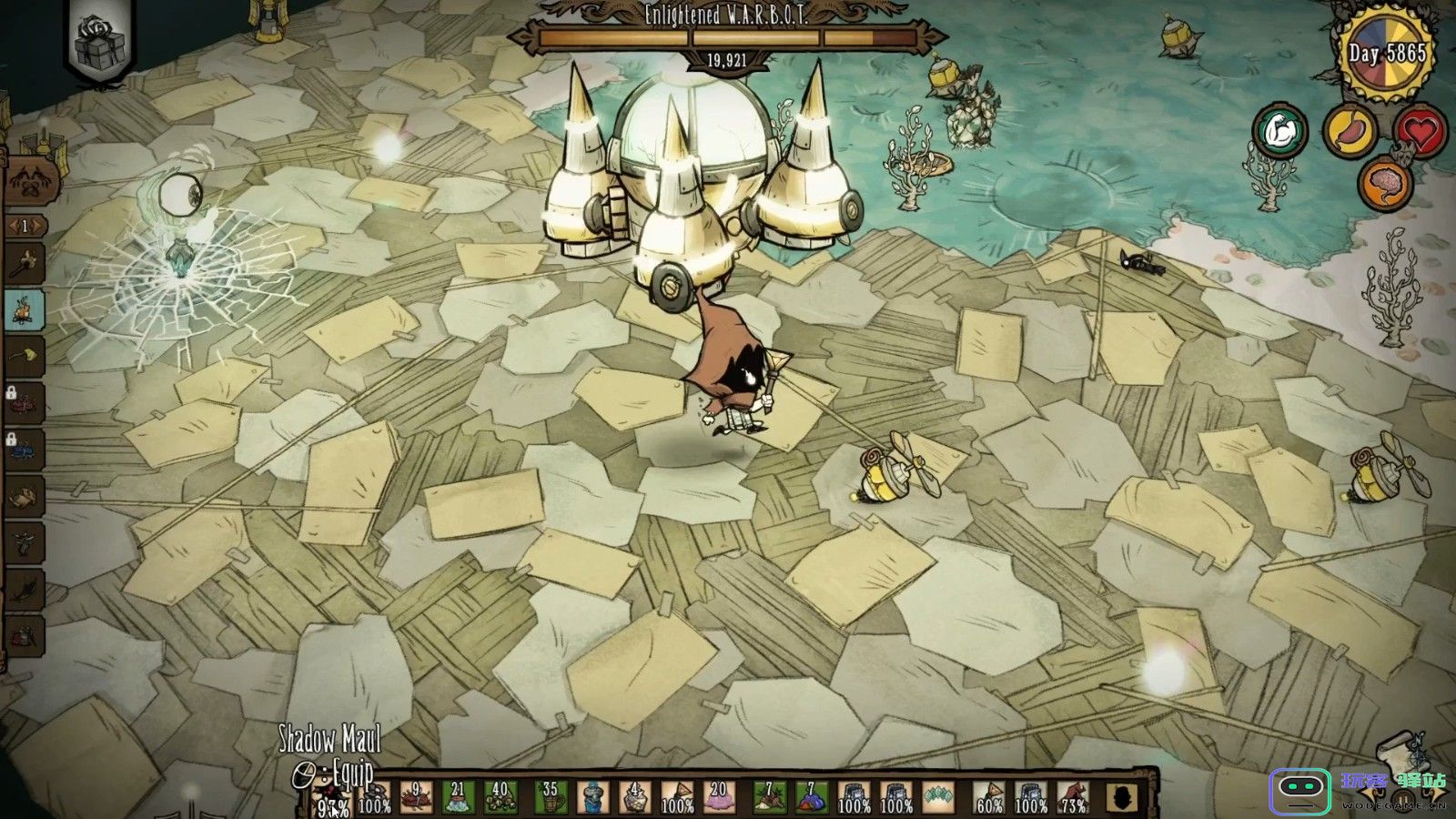The width and height of the screenshot is (1456, 819).
Task: Click the jar stack of 4
Action: [634, 797]
